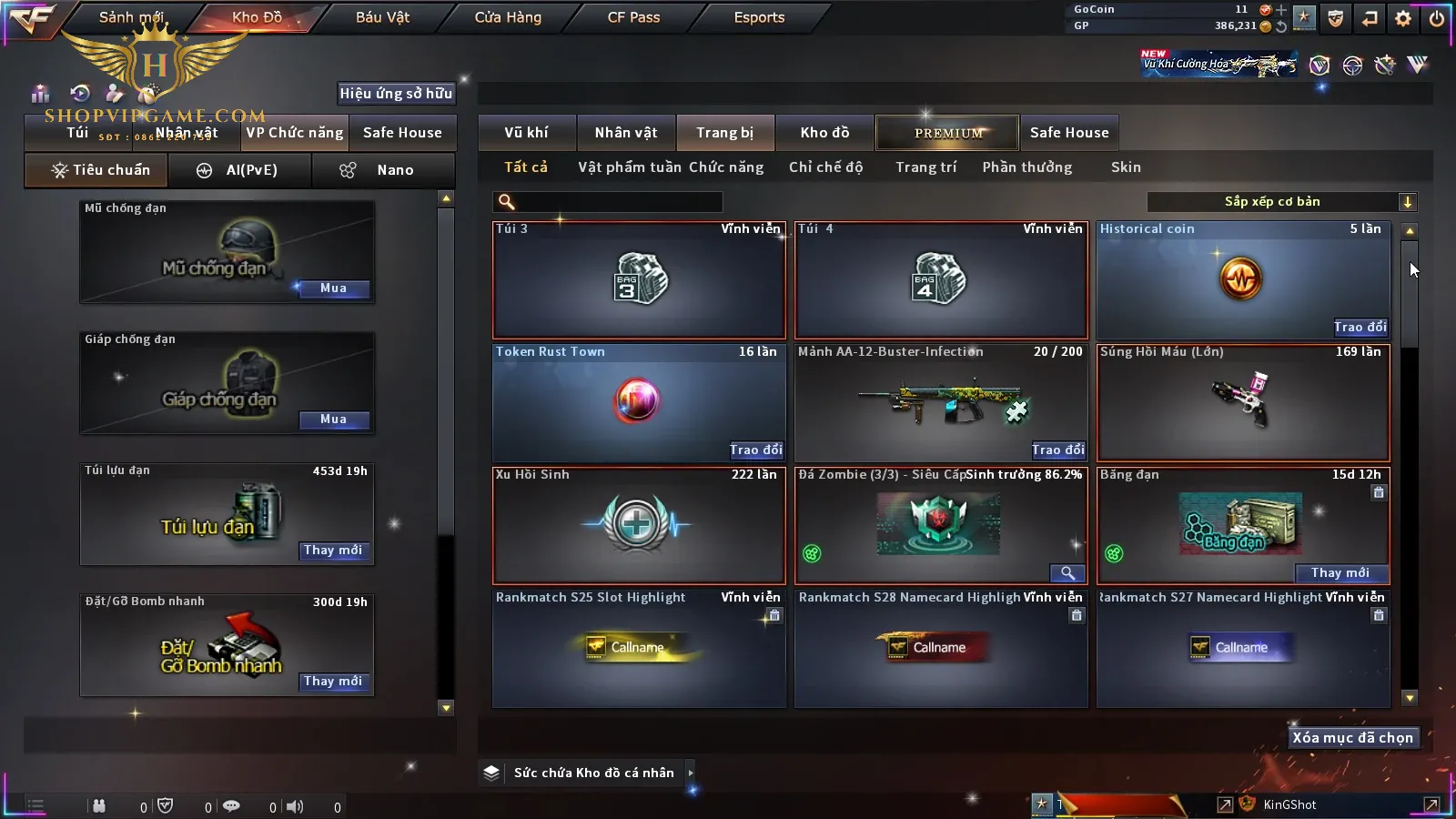Show the Skin subcategory filter
This screenshot has width=1456, height=819.
[x=1126, y=167]
